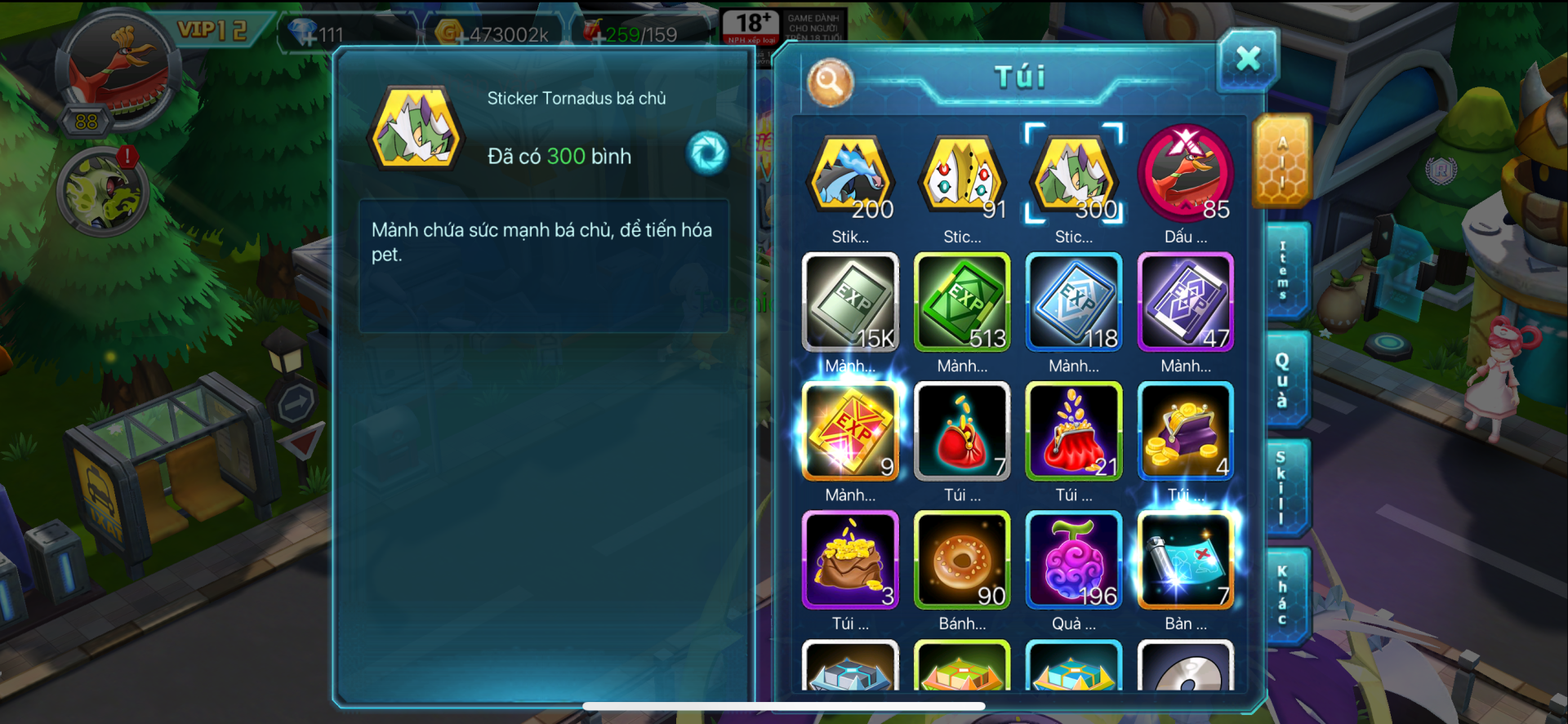Image resolution: width=1568 pixels, height=724 pixels.
Task: Select the red bird seal with 85
Action: (x=1186, y=175)
